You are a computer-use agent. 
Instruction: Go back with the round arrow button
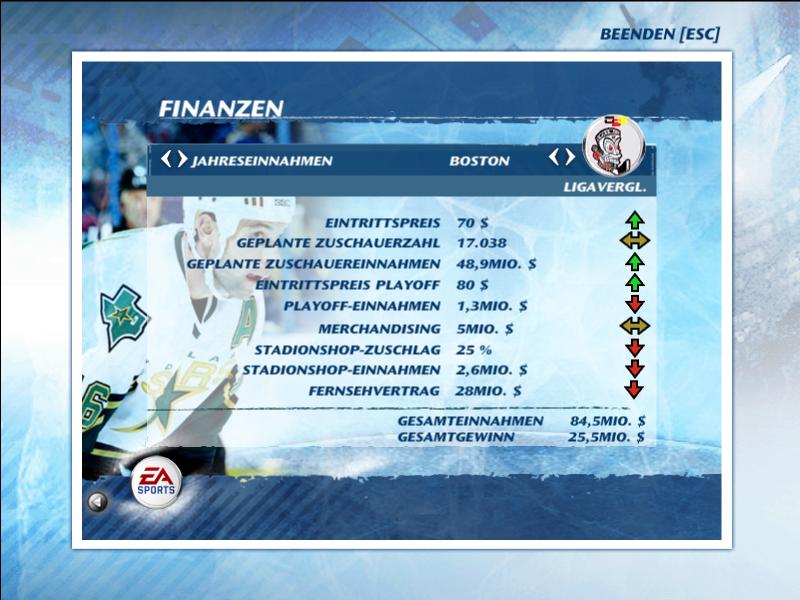pos(97,502)
